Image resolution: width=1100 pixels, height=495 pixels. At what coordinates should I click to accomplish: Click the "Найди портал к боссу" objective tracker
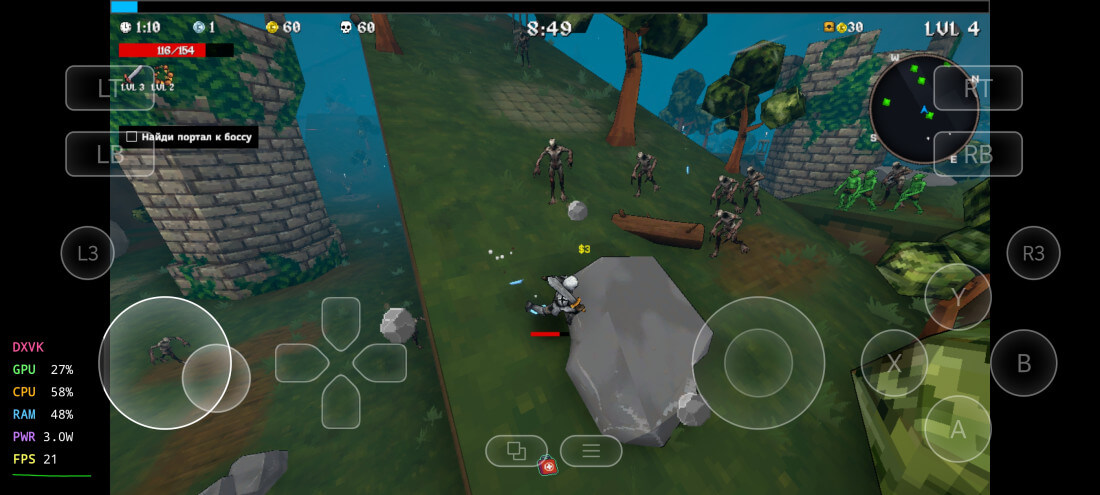click(x=188, y=136)
